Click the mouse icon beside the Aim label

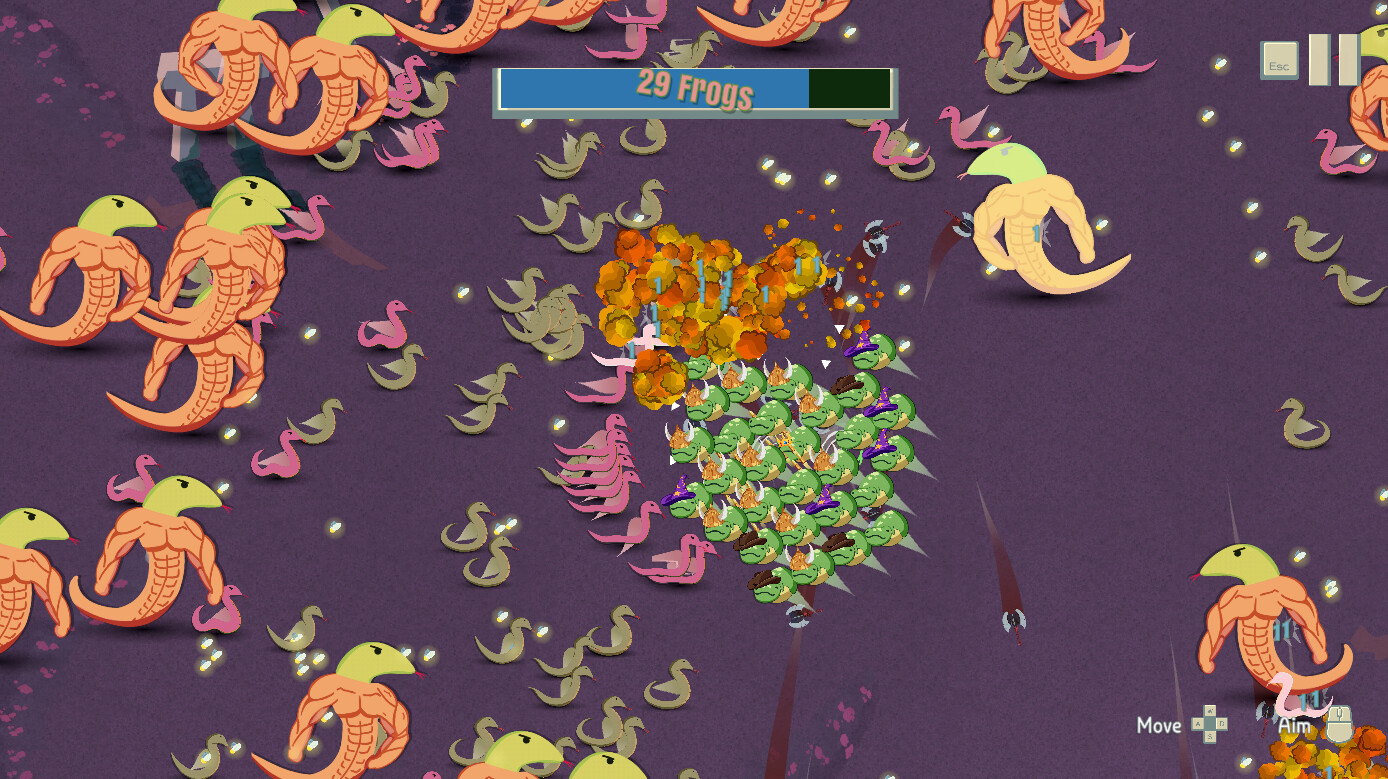1338,723
